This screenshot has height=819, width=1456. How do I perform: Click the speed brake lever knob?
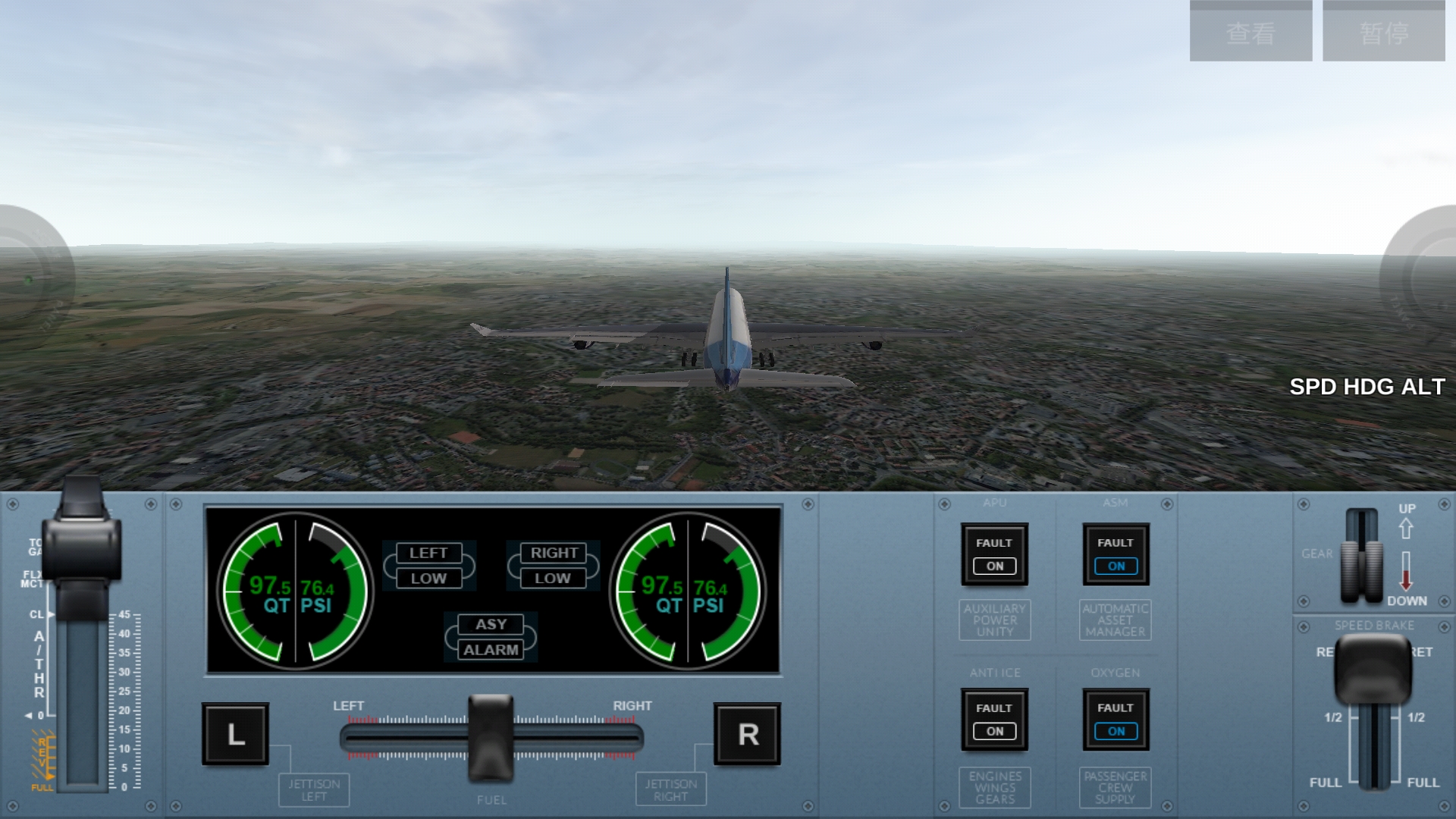(1373, 669)
